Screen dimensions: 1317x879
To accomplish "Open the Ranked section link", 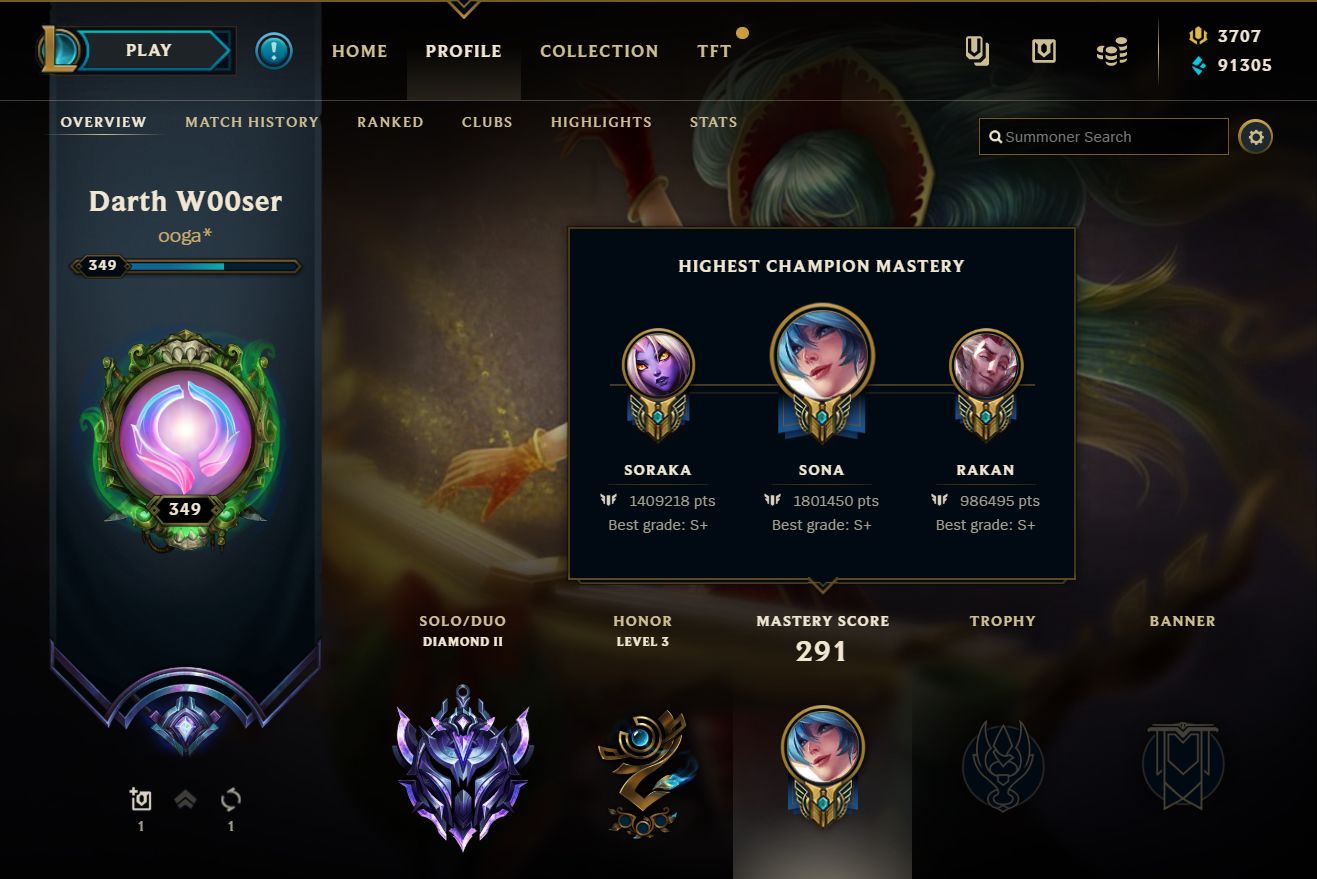I will [390, 122].
